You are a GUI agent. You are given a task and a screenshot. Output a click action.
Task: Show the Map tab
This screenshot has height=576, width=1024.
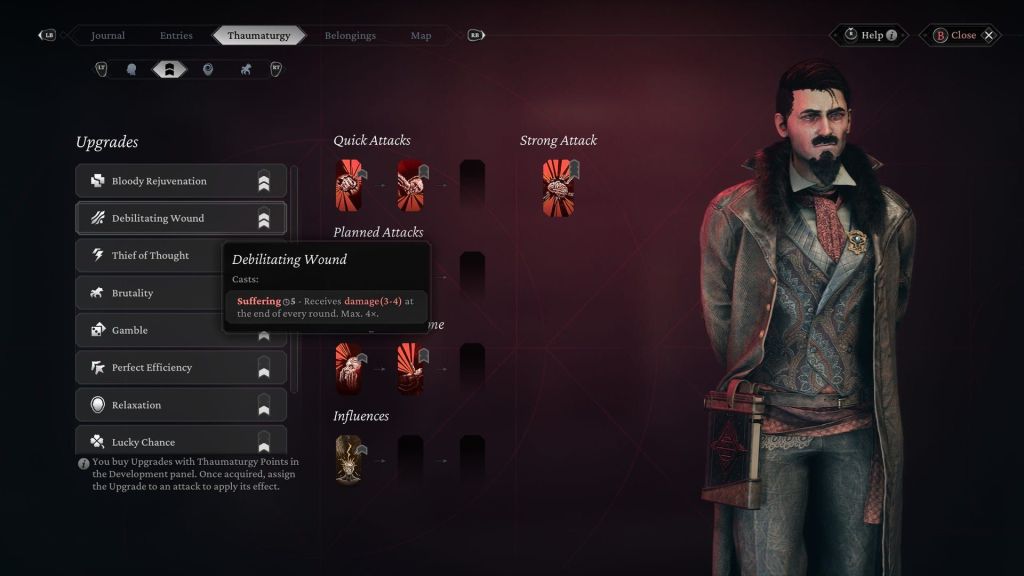(x=421, y=35)
